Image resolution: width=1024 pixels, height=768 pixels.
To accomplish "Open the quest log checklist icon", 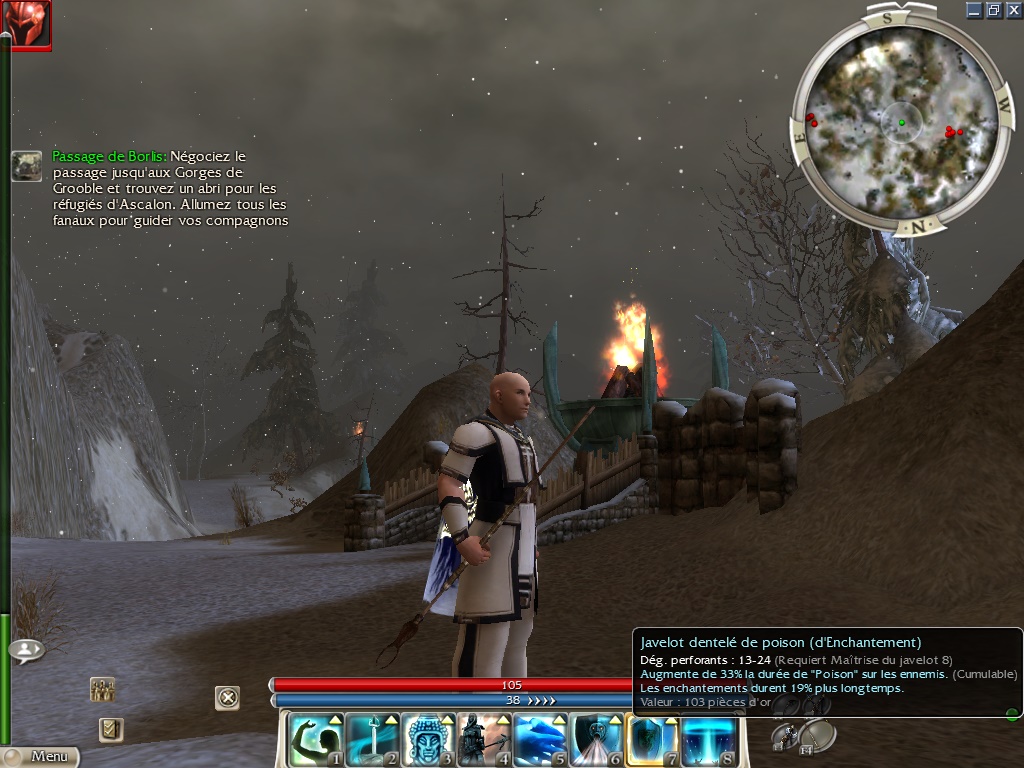I will coord(110,730).
